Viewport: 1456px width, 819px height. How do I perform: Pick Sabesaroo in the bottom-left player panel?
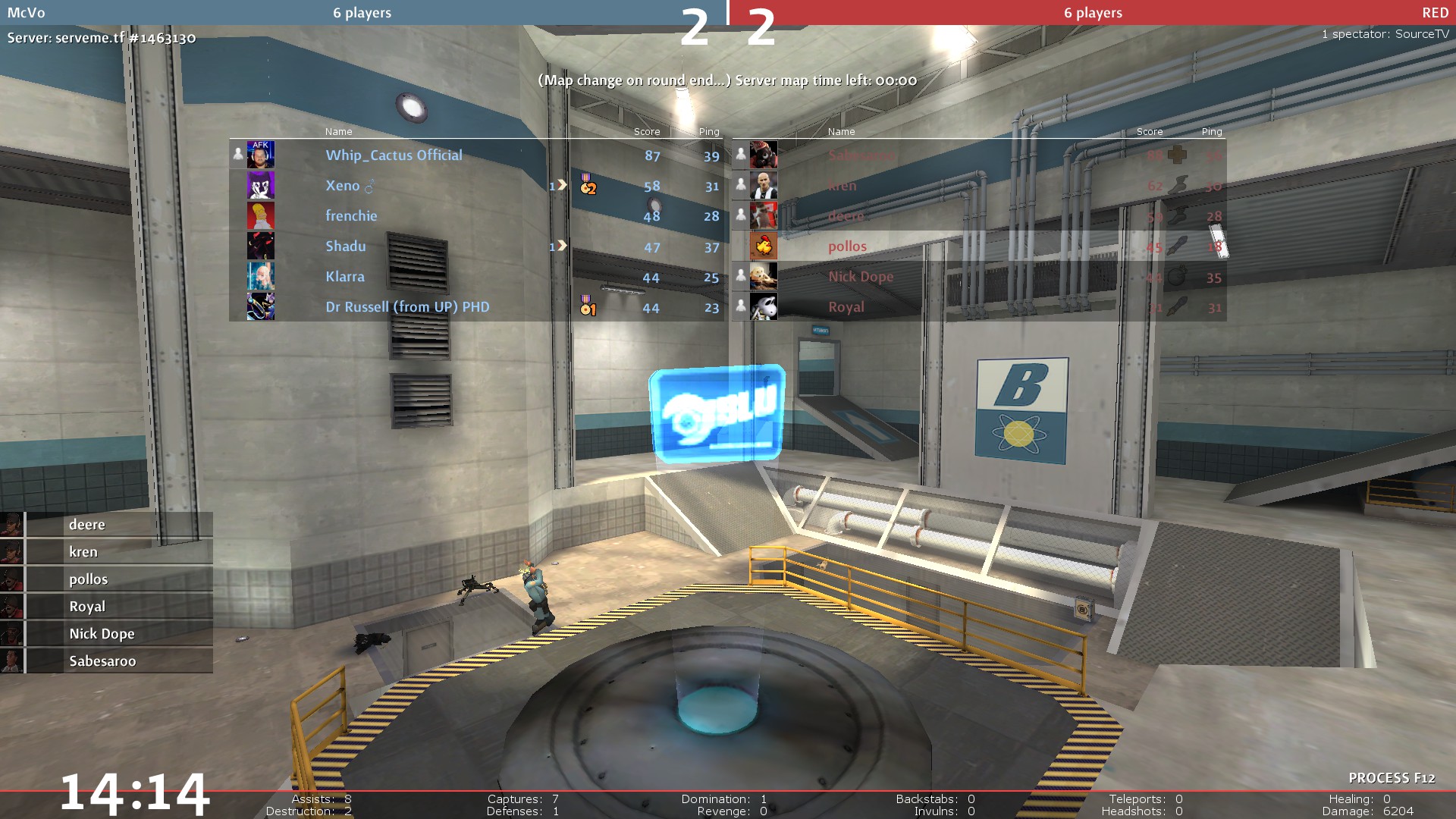pyautogui.click(x=102, y=661)
